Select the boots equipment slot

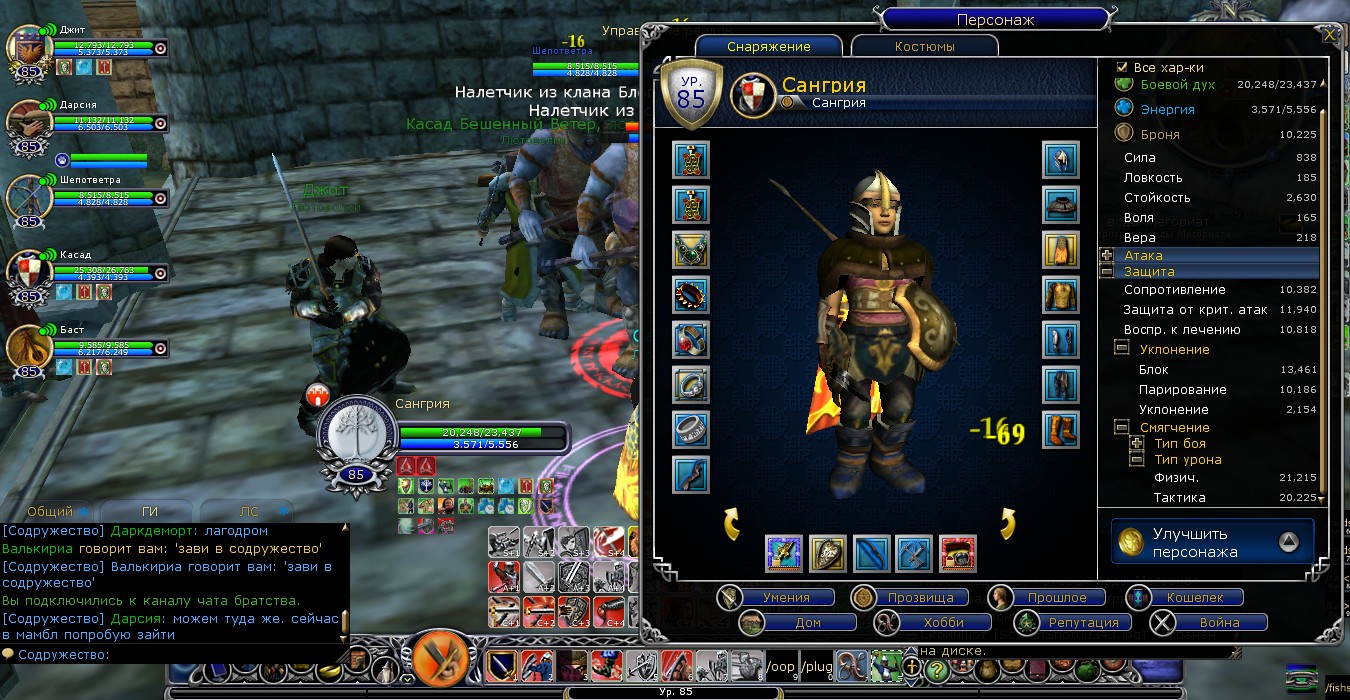1061,430
